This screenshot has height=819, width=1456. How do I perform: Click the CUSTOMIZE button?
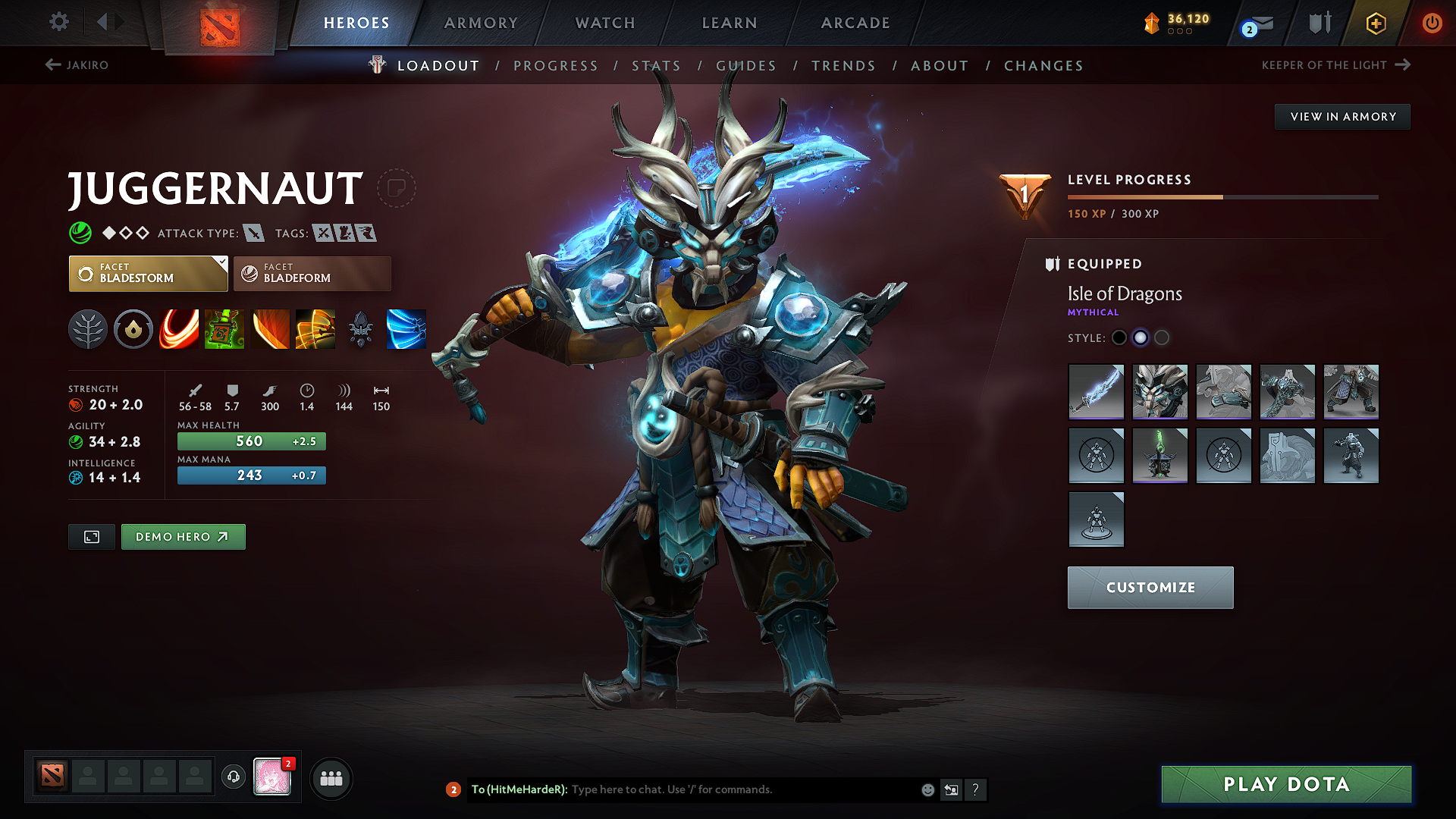[x=1150, y=587]
